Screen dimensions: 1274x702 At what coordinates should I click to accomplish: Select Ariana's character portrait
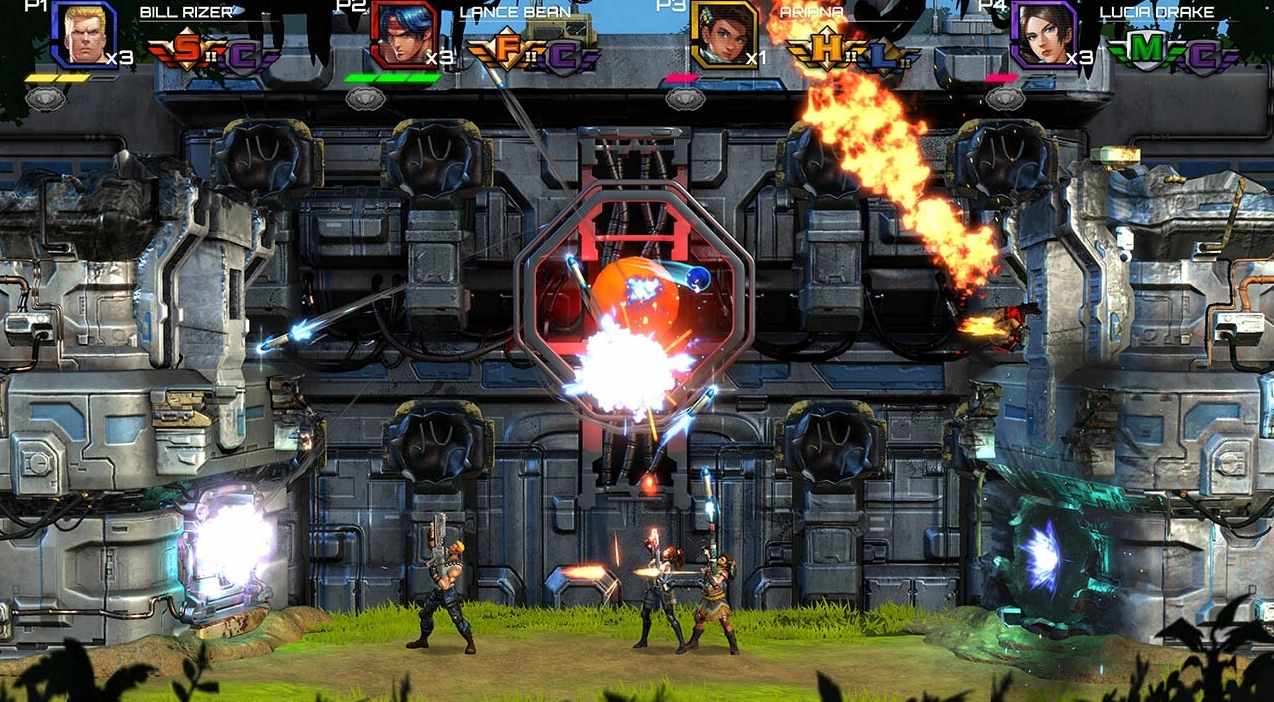point(724,34)
